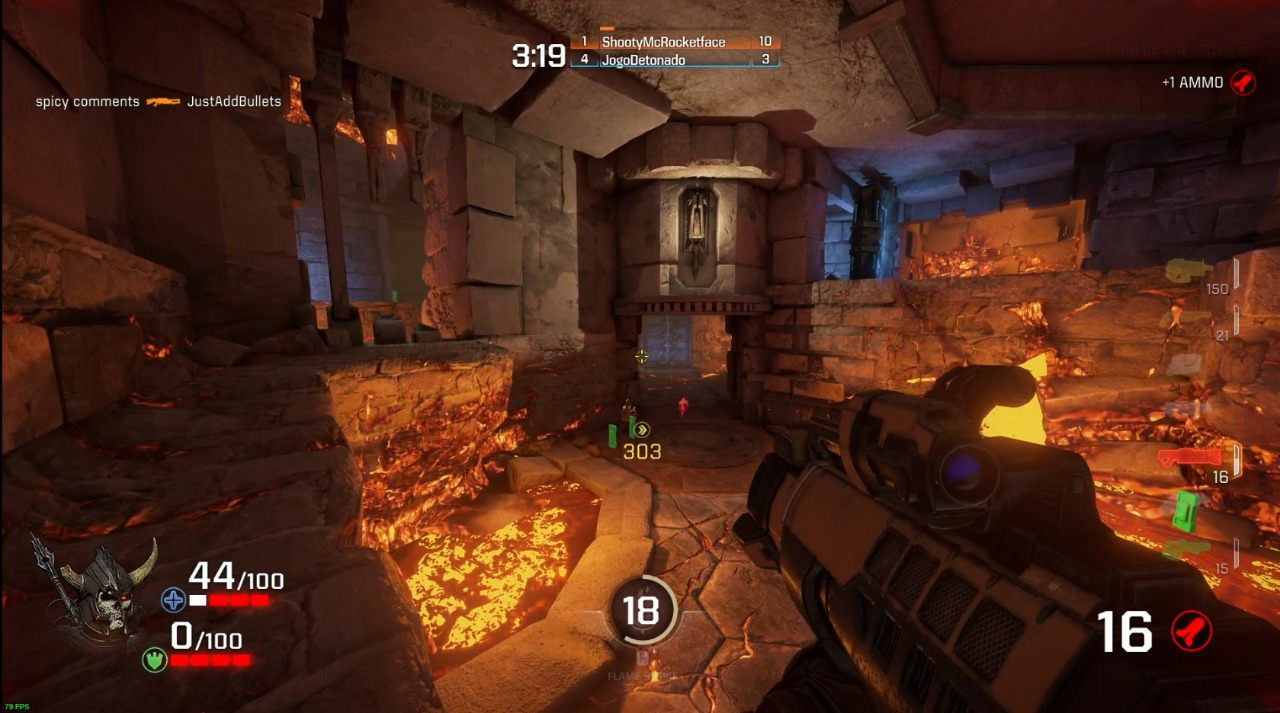
Task: Select the blue health cross icon
Action: [x=173, y=599]
